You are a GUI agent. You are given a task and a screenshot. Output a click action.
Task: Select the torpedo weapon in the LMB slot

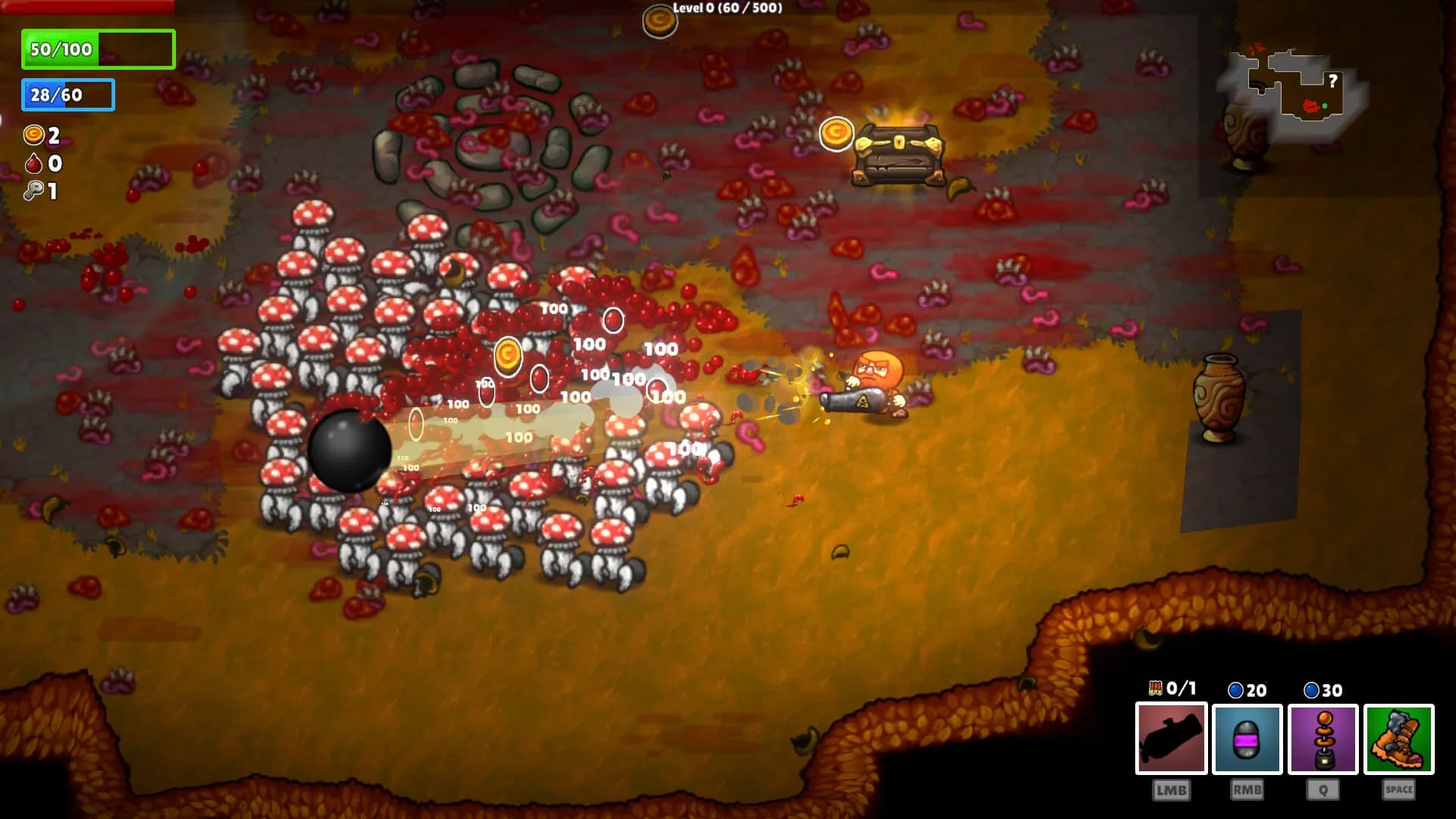pos(1171,738)
